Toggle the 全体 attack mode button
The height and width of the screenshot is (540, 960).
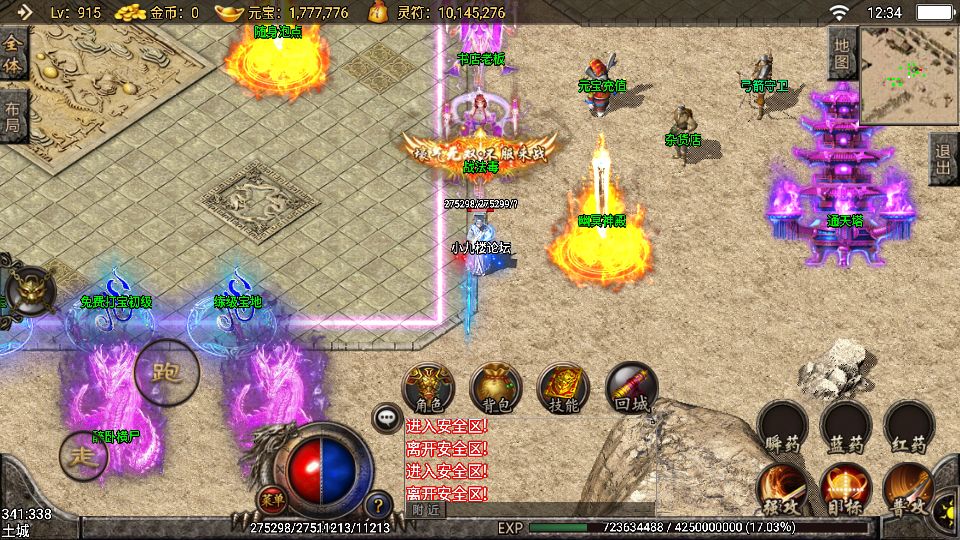(x=13, y=55)
